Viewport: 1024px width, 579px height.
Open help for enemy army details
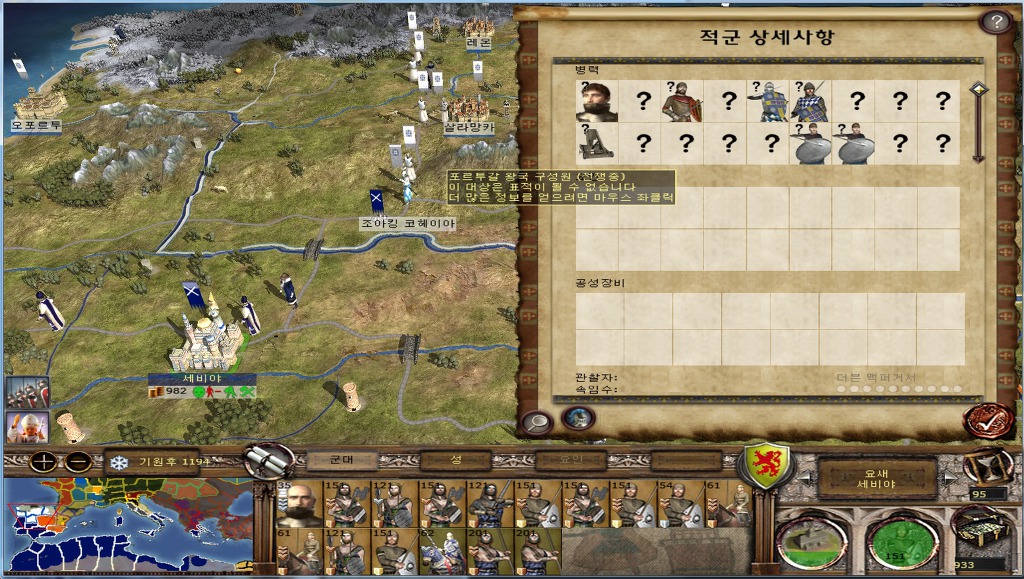point(994,21)
